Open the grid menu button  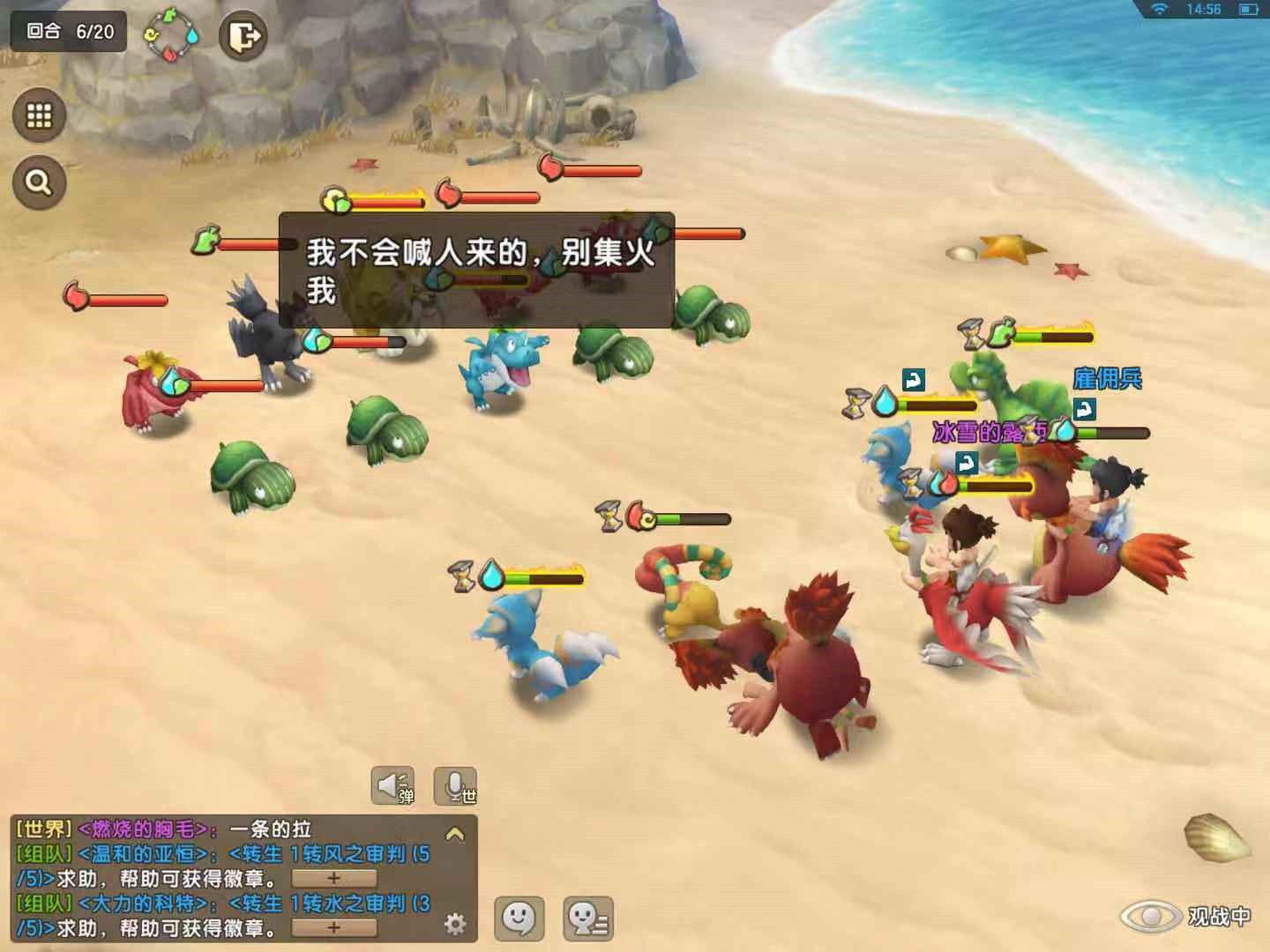click(x=39, y=115)
